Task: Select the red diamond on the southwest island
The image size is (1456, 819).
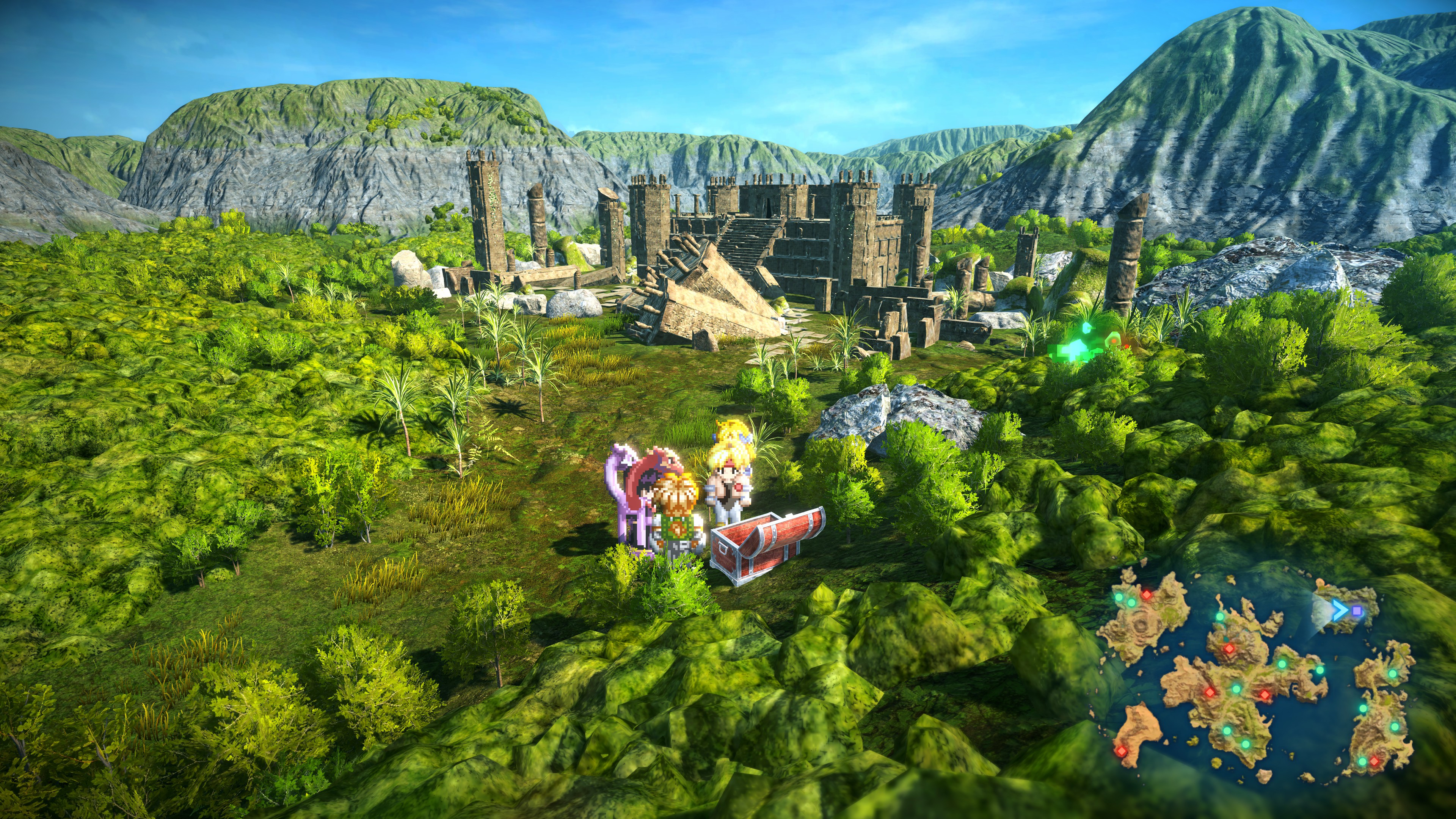Action: point(1122,751)
